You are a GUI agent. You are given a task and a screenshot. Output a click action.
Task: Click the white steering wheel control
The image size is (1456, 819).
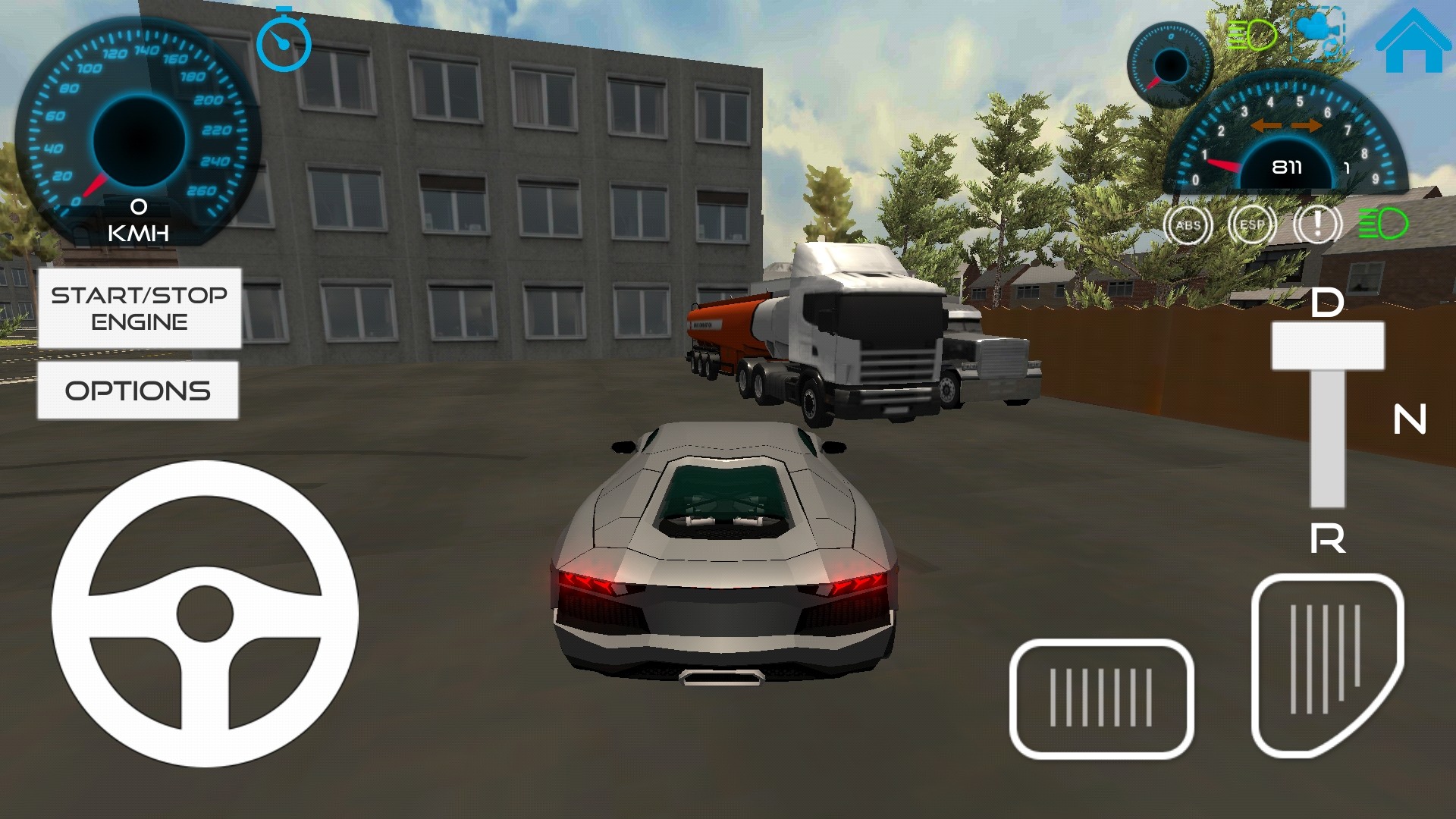205,613
